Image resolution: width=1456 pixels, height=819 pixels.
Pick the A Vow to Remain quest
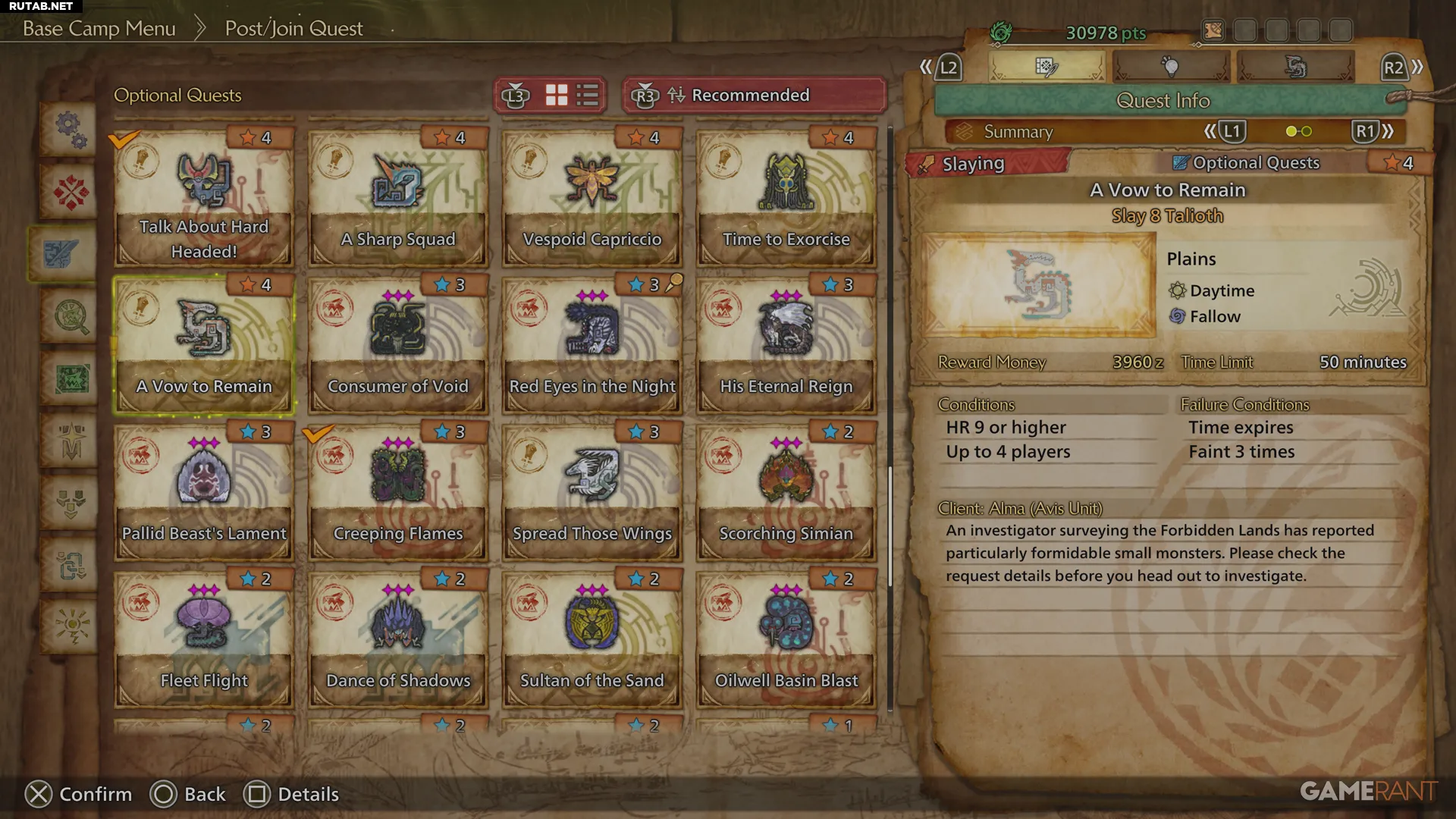(x=203, y=346)
